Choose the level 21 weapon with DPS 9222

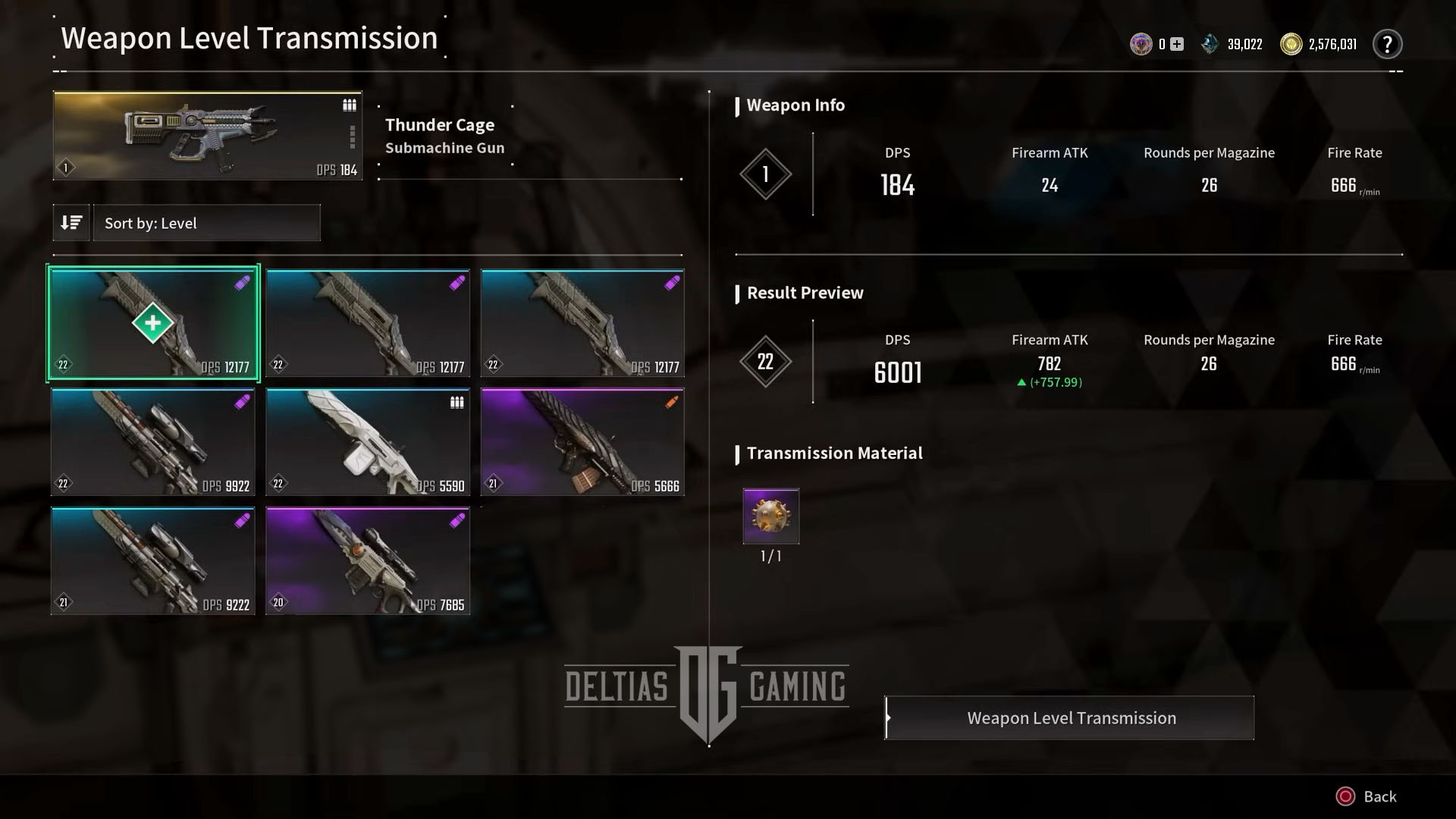[x=153, y=561]
